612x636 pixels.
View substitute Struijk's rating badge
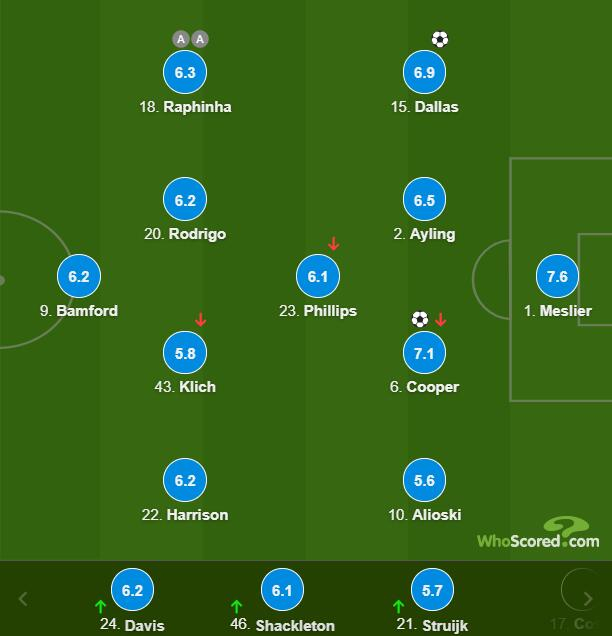click(x=432, y=591)
